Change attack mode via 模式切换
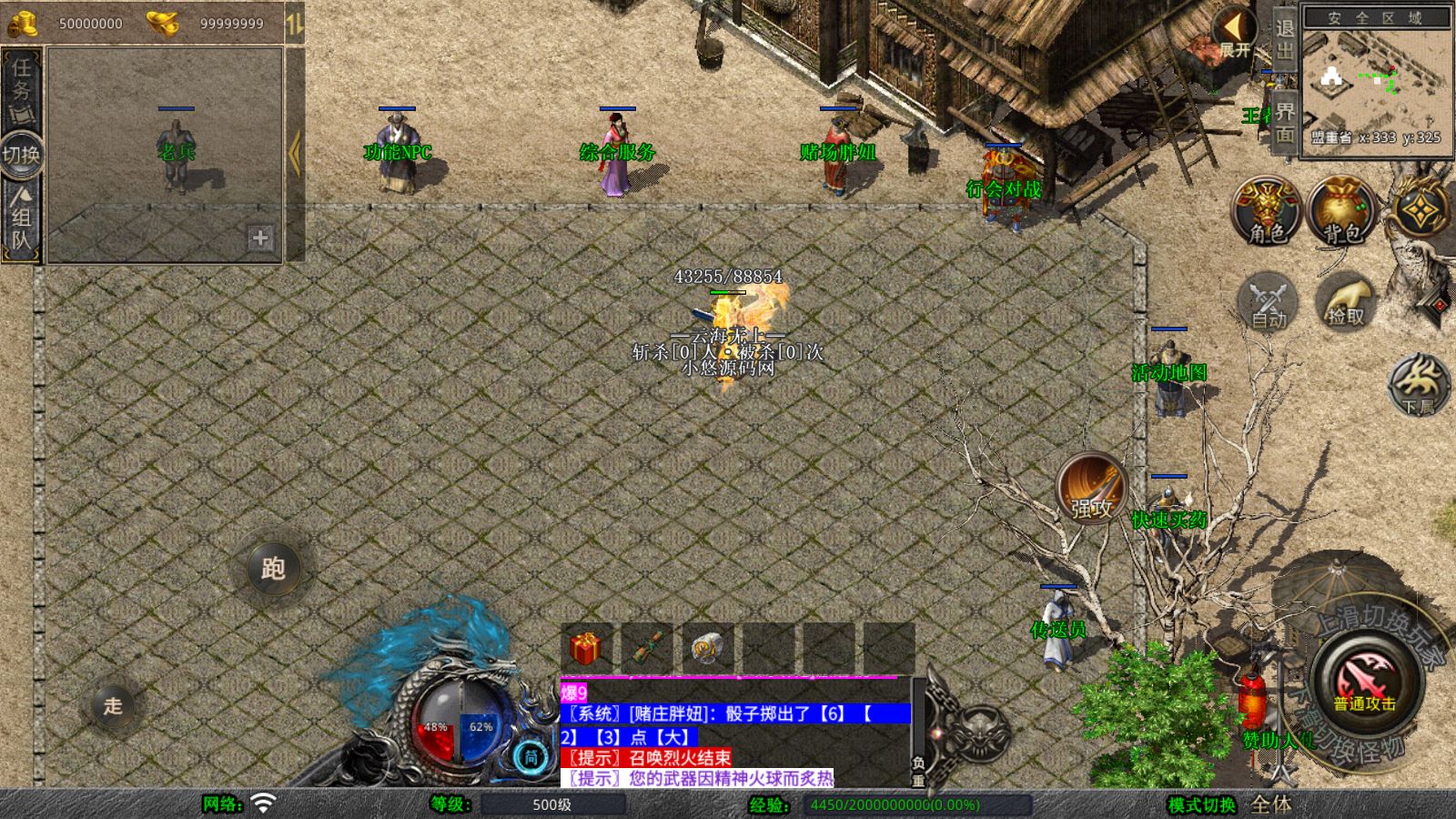 [1201, 804]
